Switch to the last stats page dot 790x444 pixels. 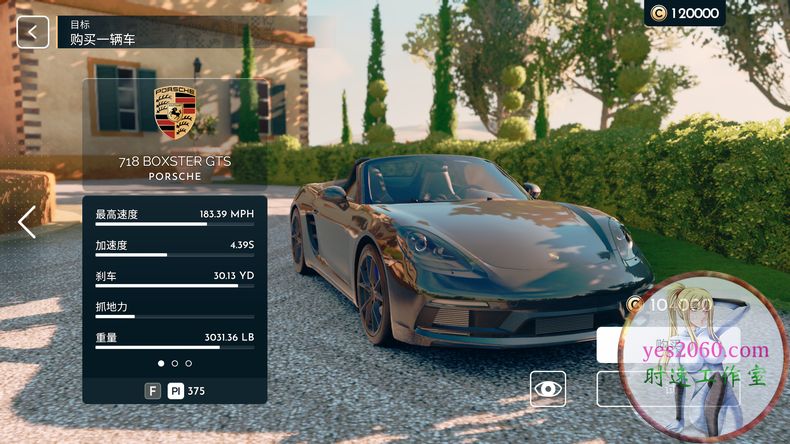click(188, 363)
